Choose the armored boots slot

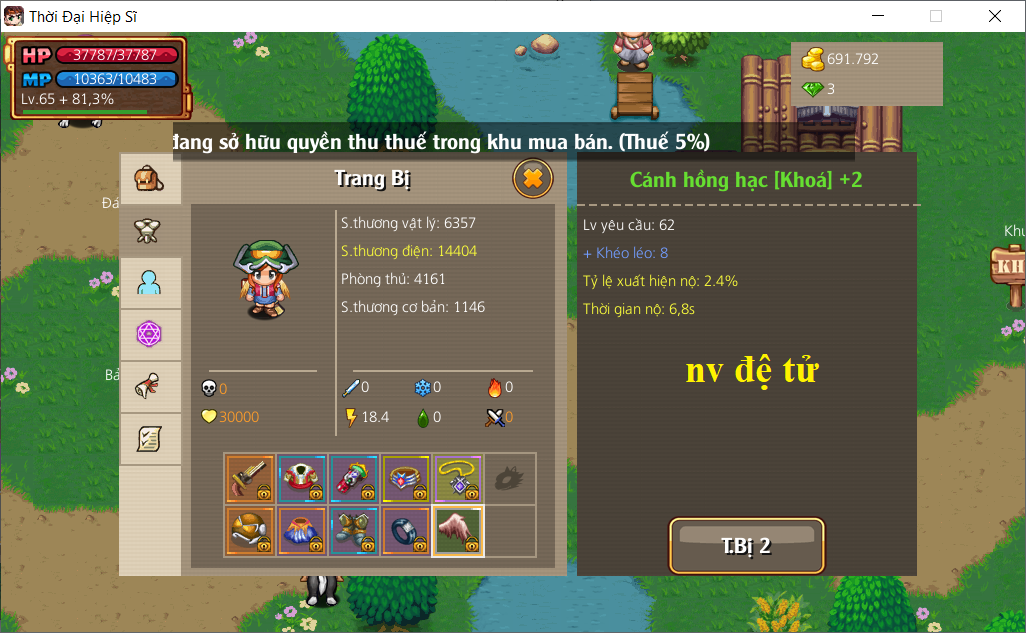tap(354, 531)
